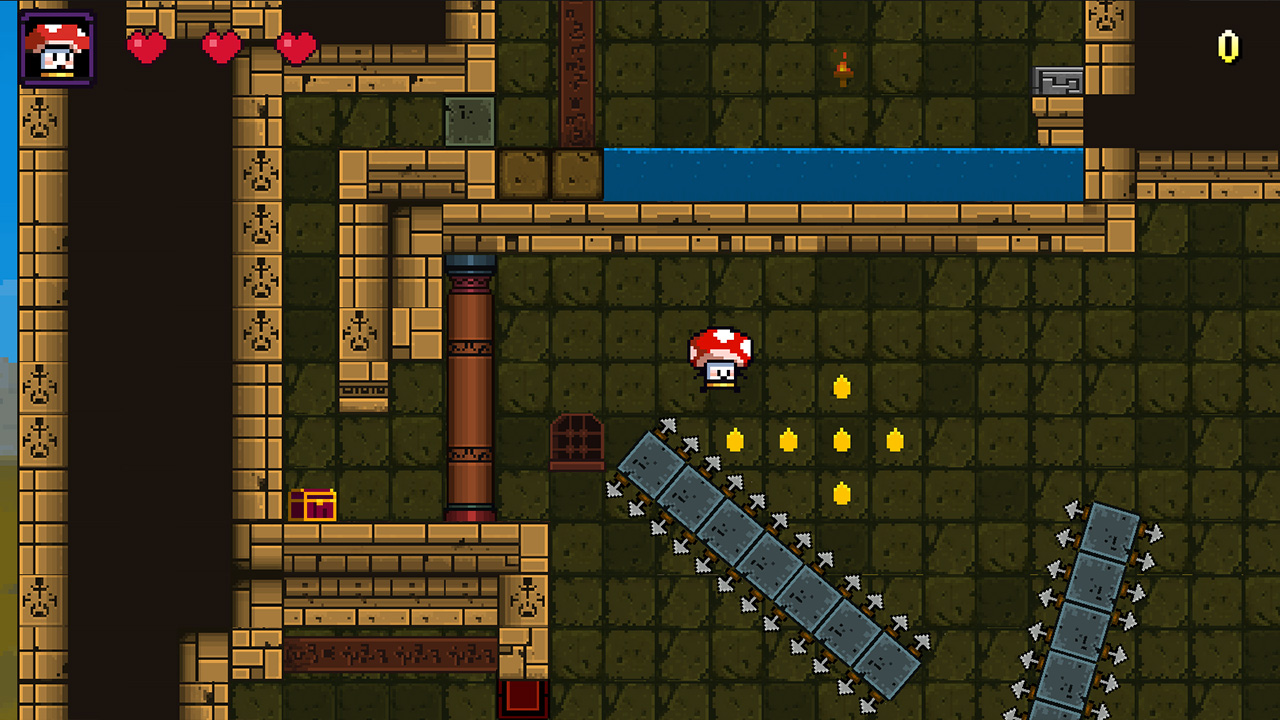Click the rightmost coin in the row
1280x720 pixels.
tap(892, 438)
